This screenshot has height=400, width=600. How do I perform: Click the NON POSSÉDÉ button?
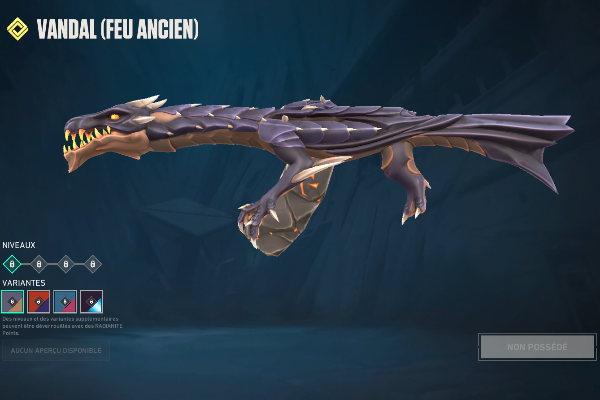point(537,347)
